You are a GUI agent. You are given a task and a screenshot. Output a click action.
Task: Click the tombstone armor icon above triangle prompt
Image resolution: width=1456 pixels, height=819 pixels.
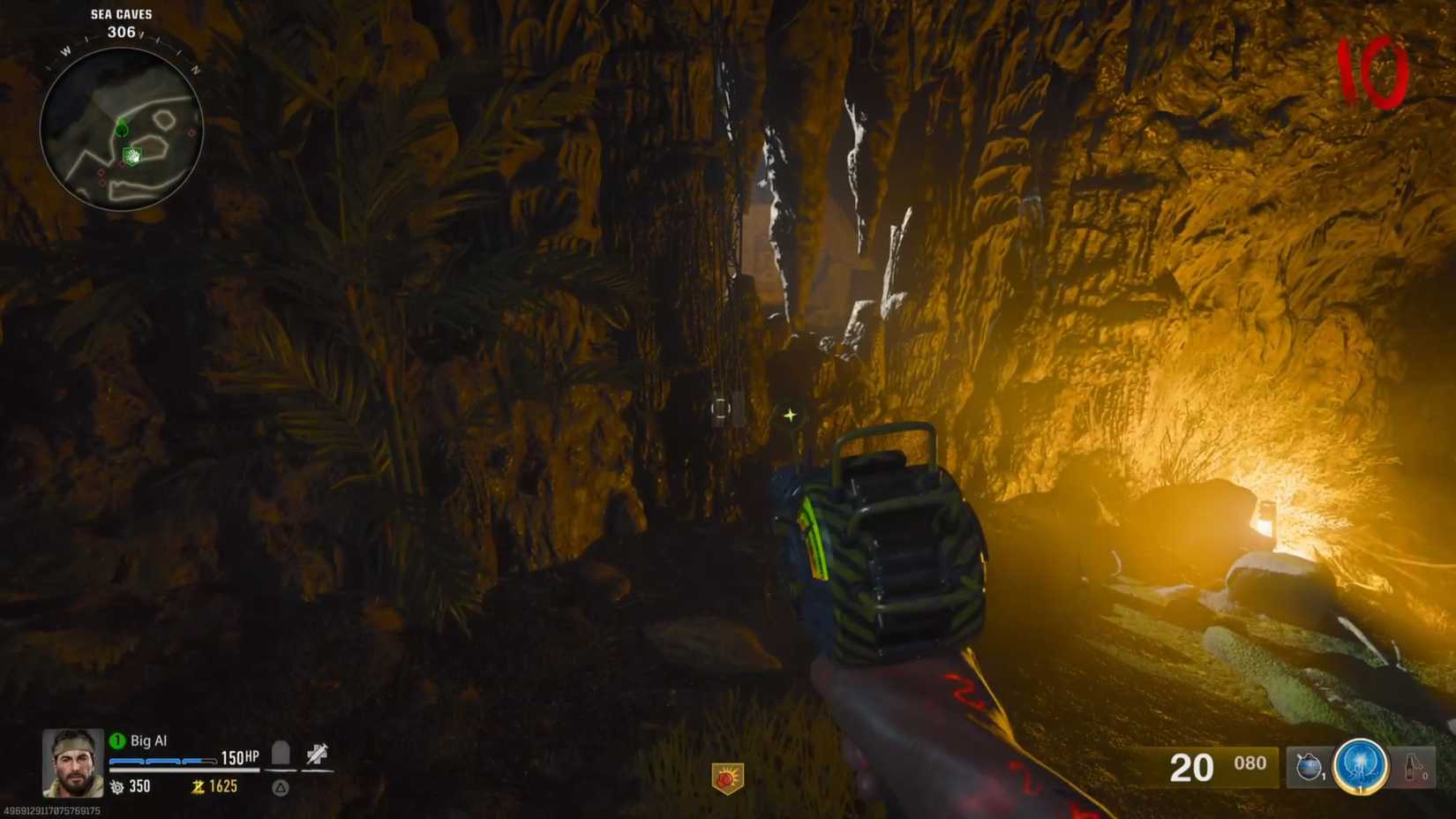pos(281,753)
